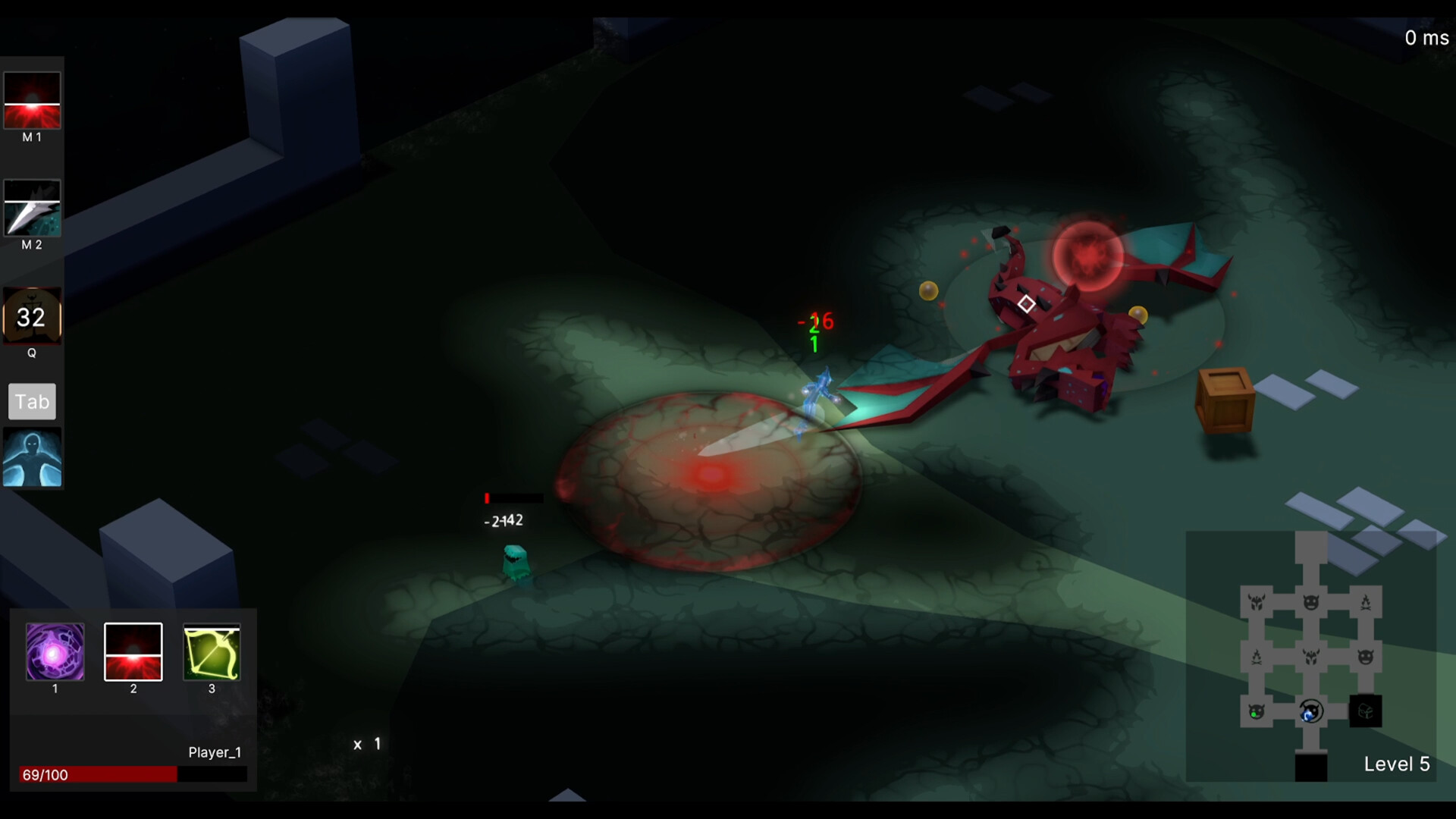Click the white diamond target marker on the dragon

tap(1027, 304)
